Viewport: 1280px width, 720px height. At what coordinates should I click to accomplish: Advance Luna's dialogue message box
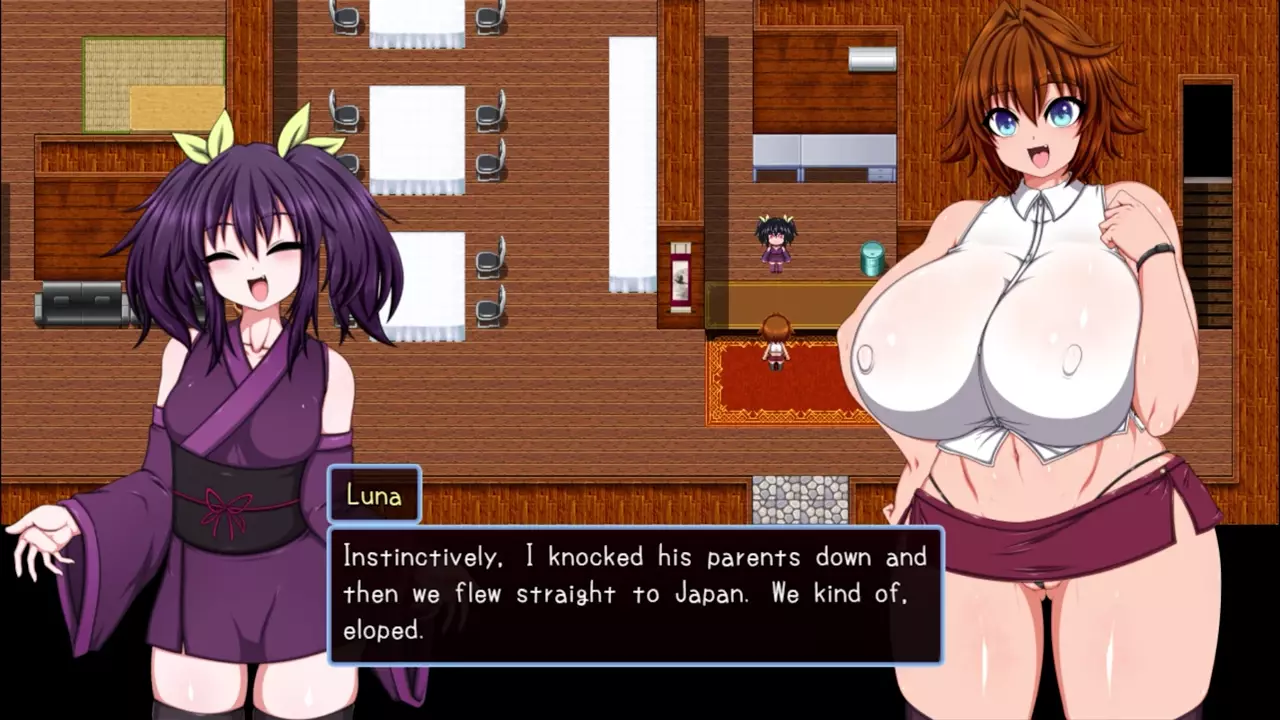[635, 594]
